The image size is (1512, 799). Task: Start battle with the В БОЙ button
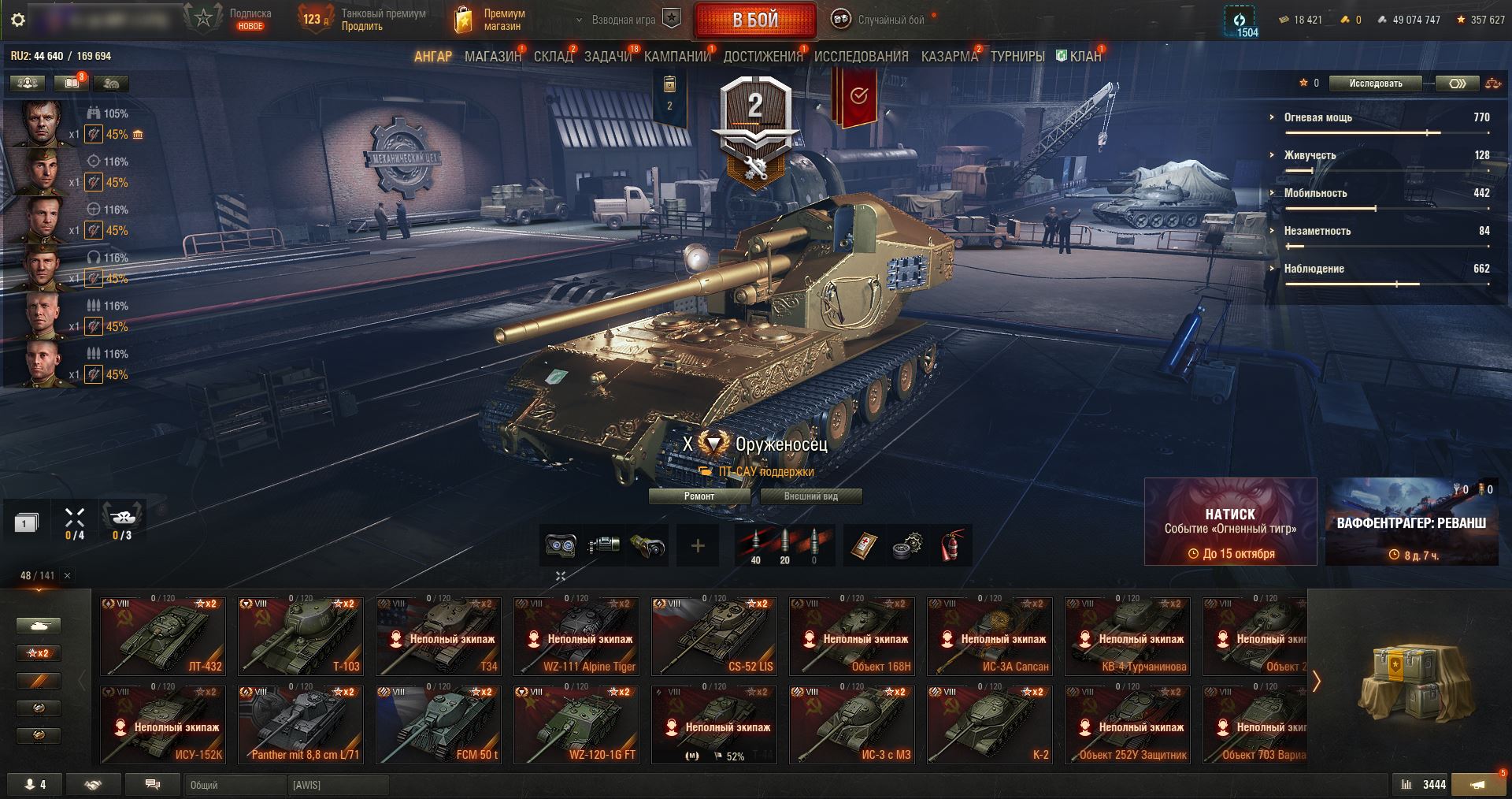754,20
